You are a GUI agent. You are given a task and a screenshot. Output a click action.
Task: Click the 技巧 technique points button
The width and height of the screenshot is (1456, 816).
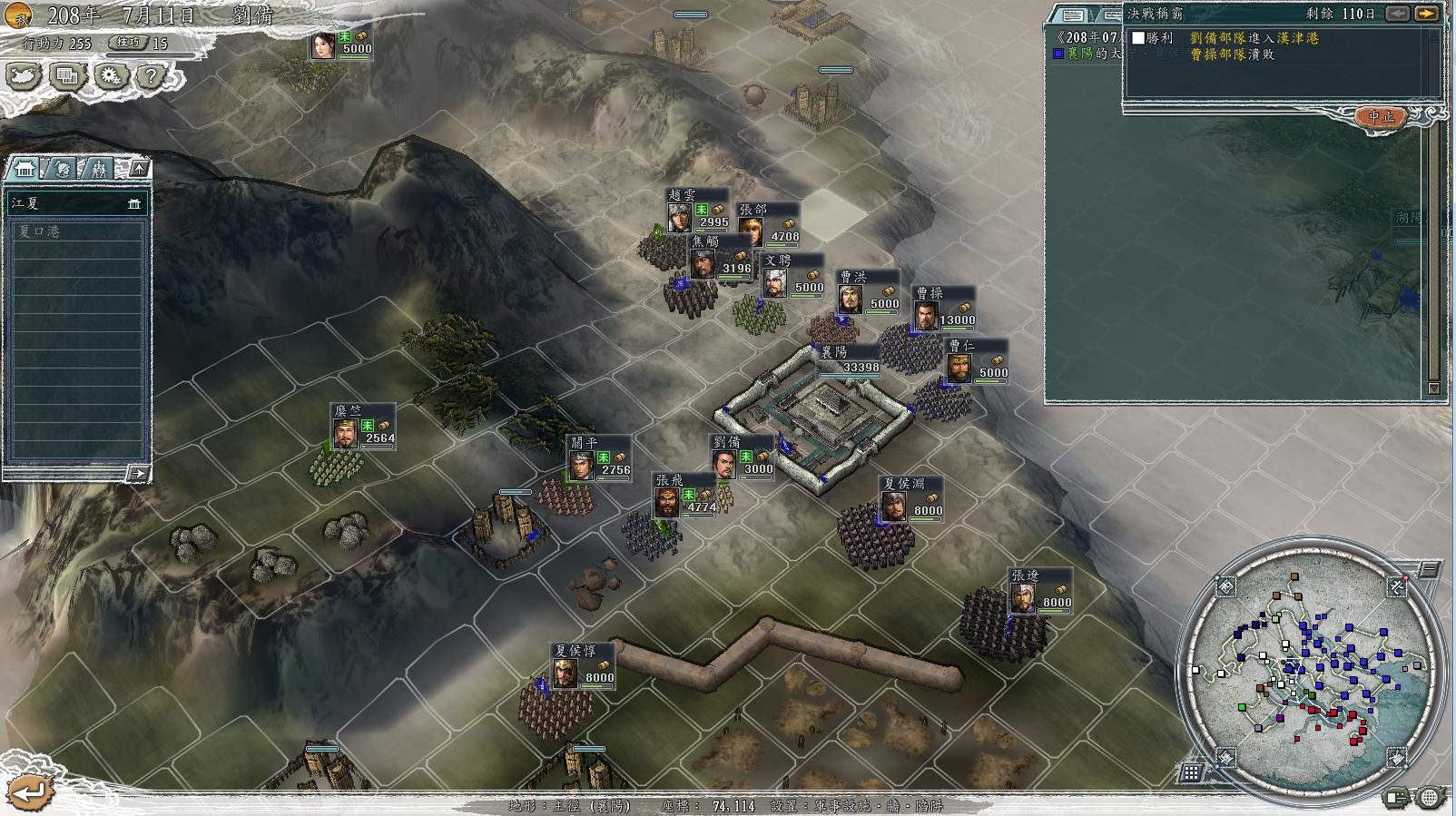point(128,43)
